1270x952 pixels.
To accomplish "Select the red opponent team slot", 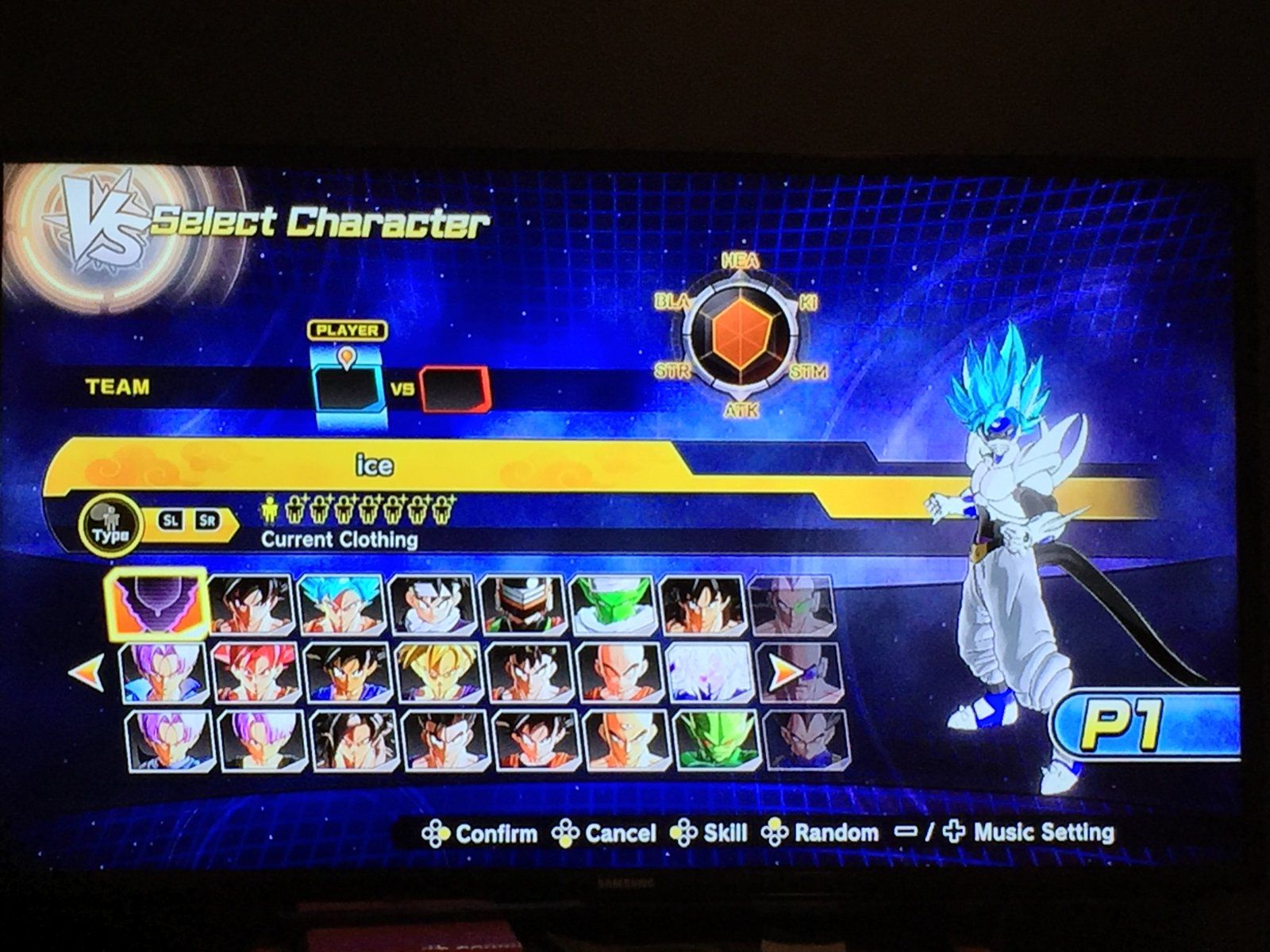I will coord(454,389).
